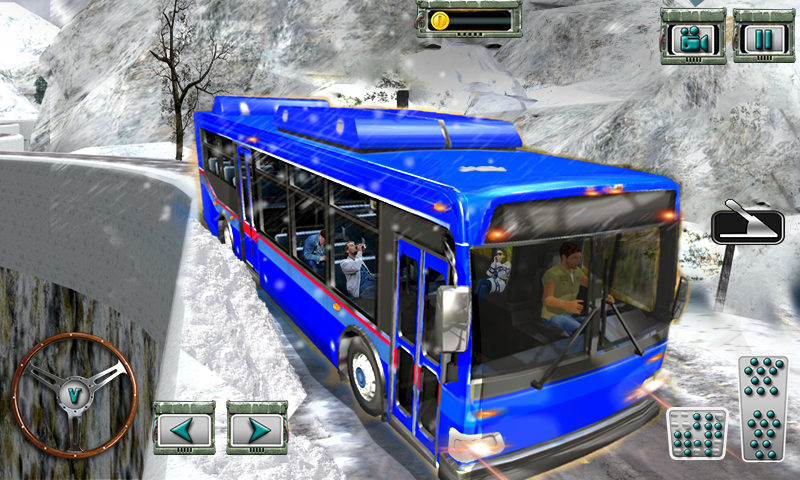Switch the camera view
Viewport: 800px width, 480px height.
693,38
